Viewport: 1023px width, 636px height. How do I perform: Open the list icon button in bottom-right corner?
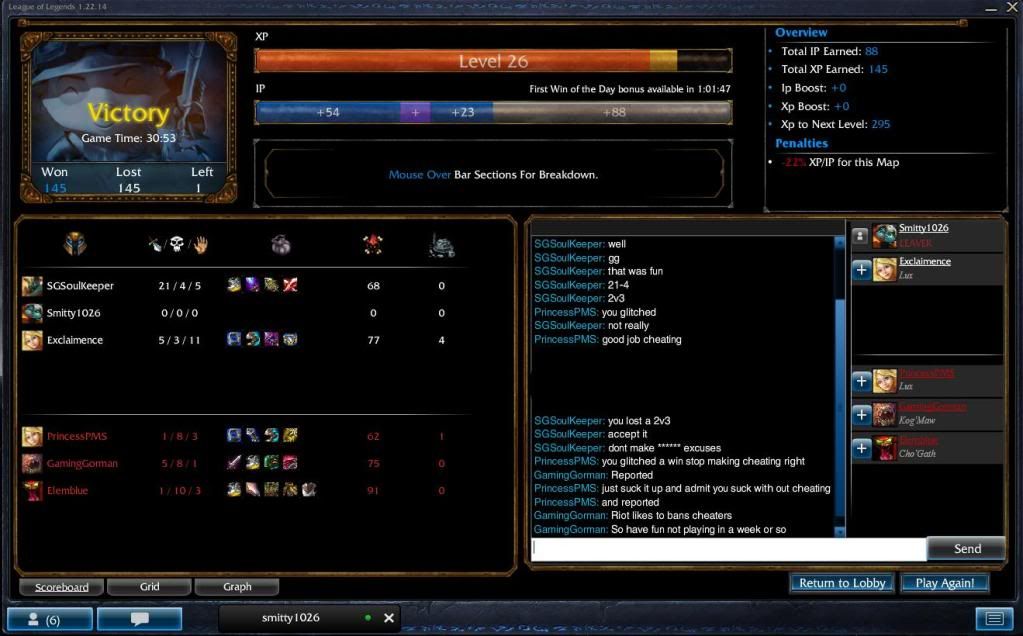(994, 619)
